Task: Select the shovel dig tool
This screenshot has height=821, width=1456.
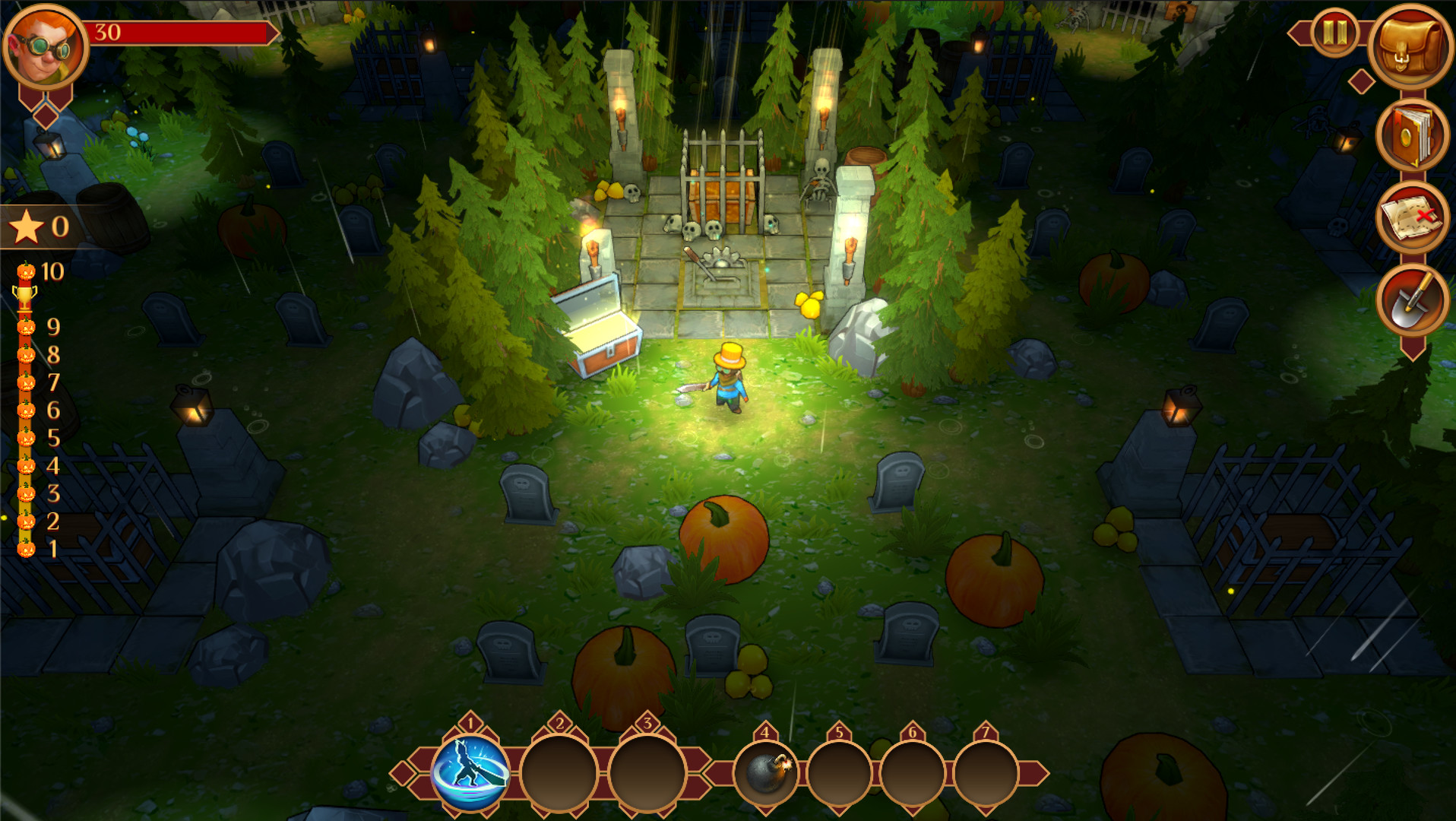Action: [1411, 302]
